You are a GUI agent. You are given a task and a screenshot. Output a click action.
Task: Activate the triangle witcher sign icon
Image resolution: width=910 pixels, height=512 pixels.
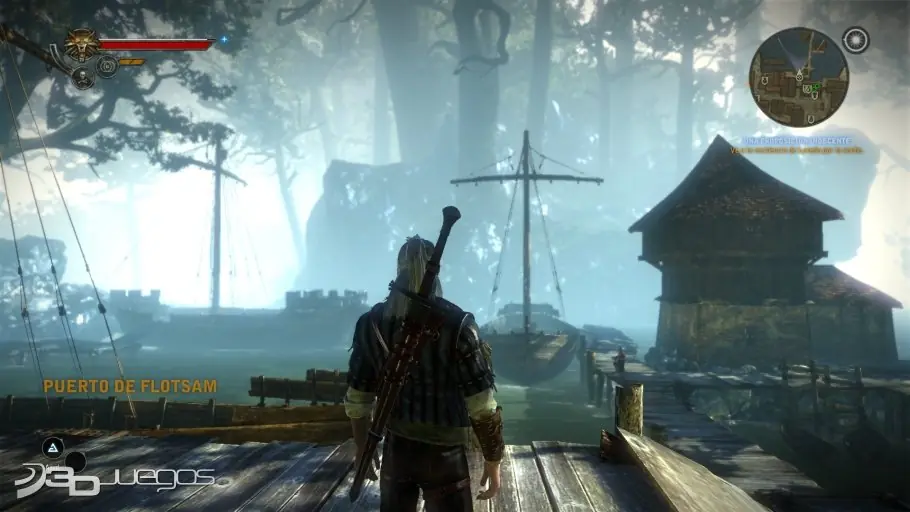[x=51, y=450]
